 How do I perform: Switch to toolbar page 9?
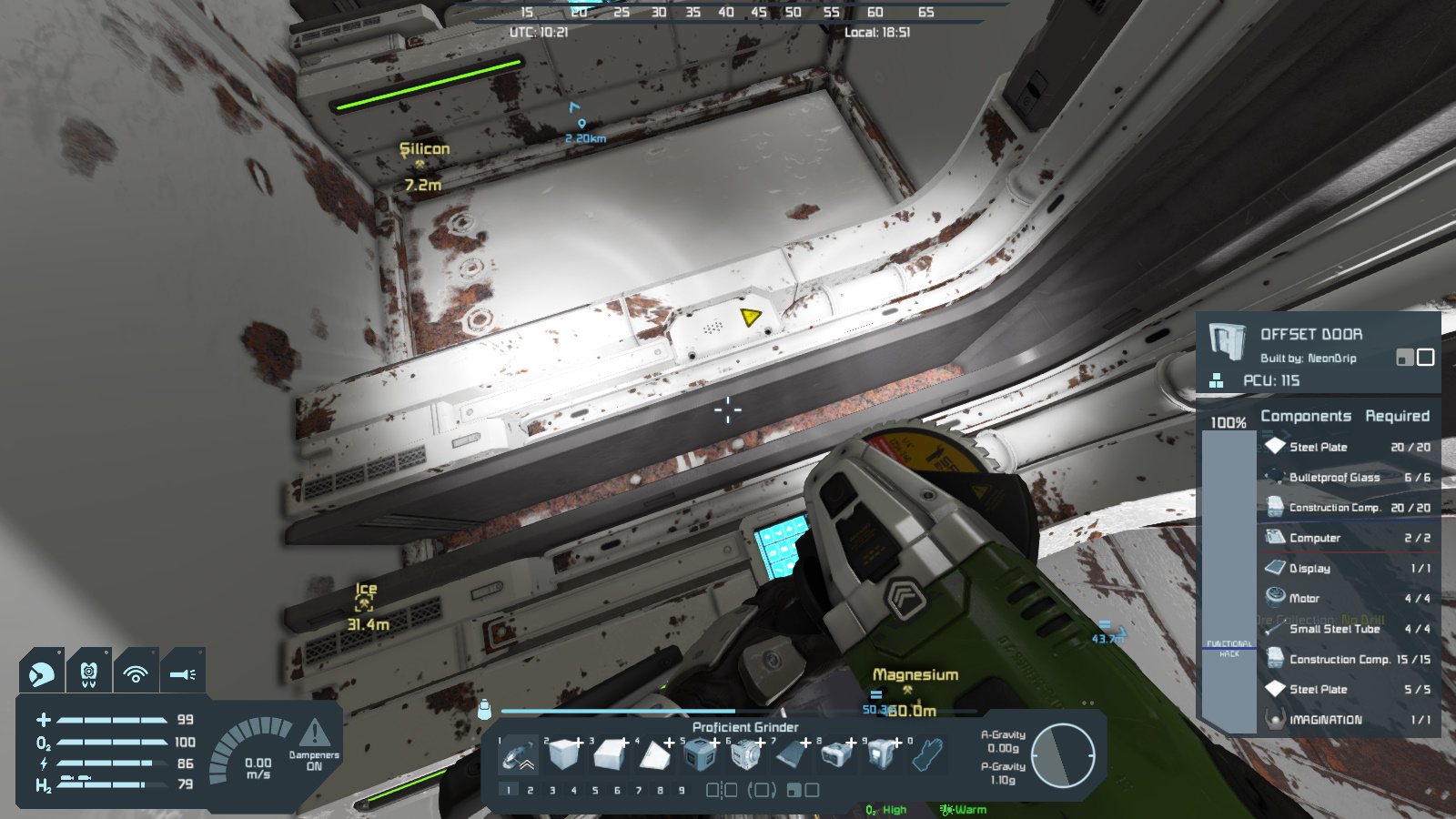(682, 791)
